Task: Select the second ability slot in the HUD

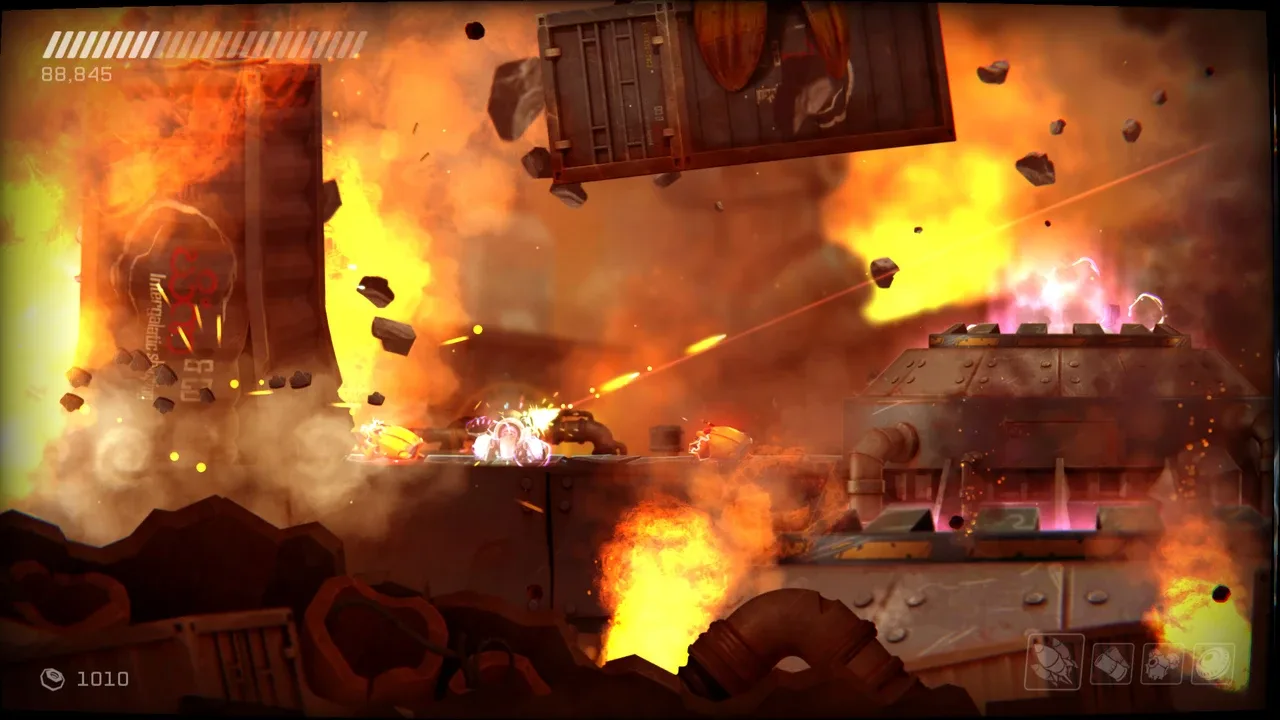Action: pos(1110,662)
